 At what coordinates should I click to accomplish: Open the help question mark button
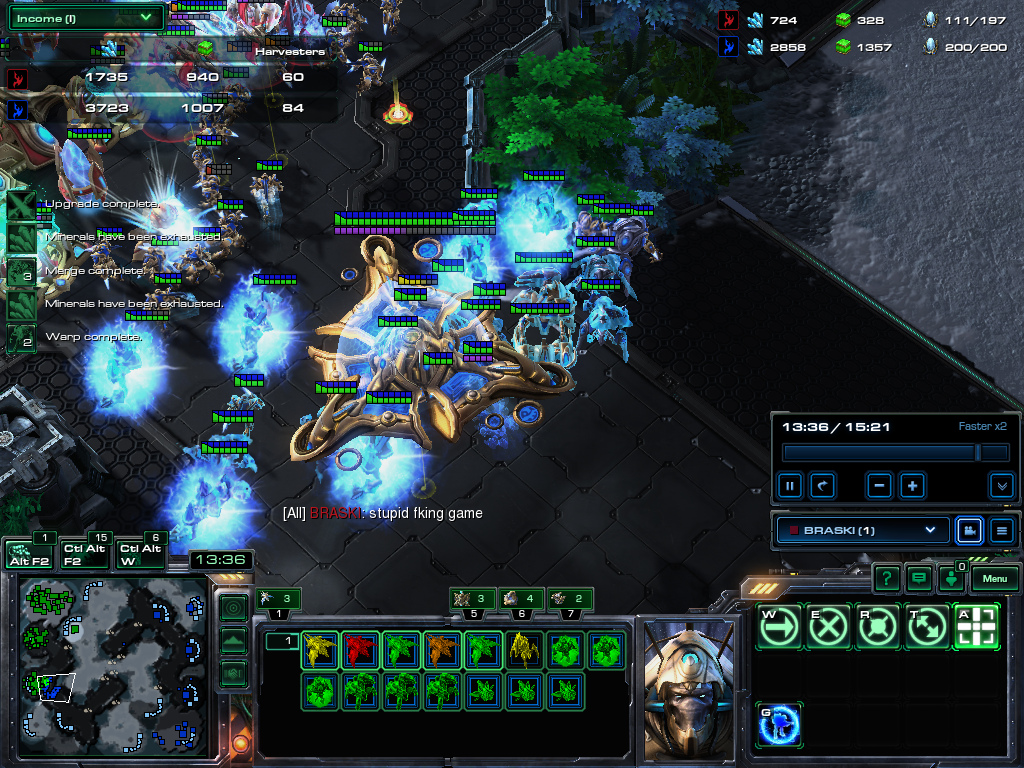tap(886, 578)
